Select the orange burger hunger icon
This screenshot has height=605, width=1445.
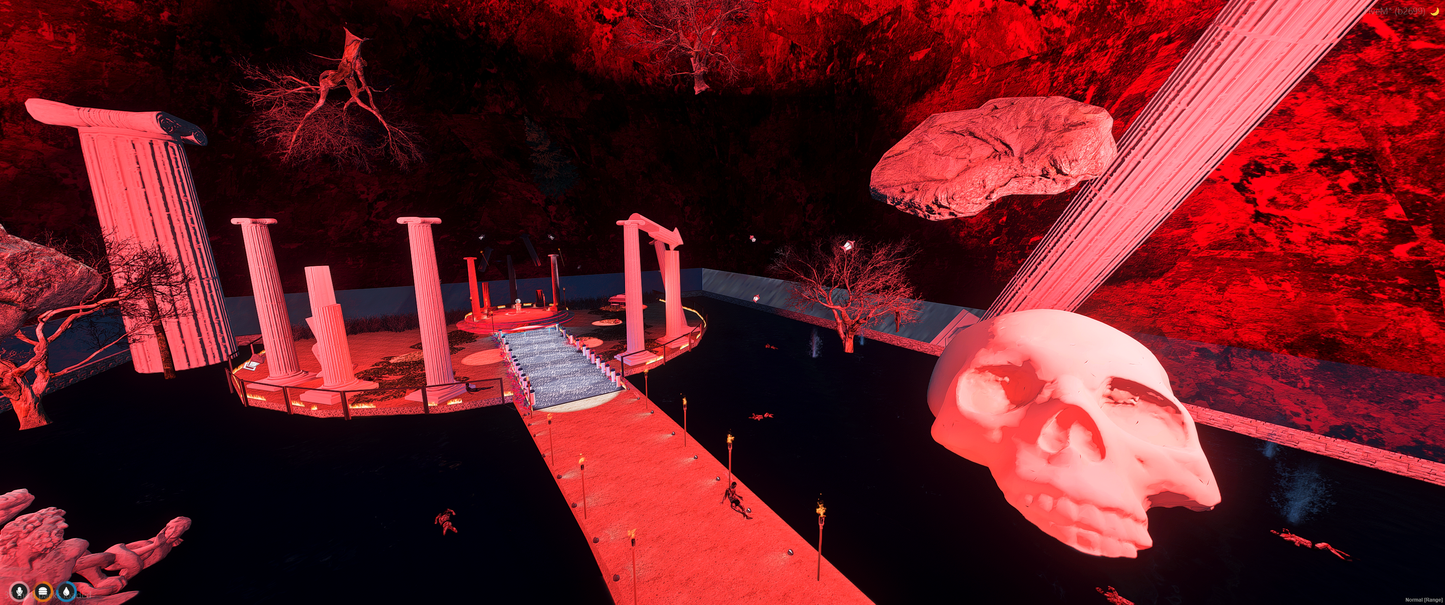[43, 591]
